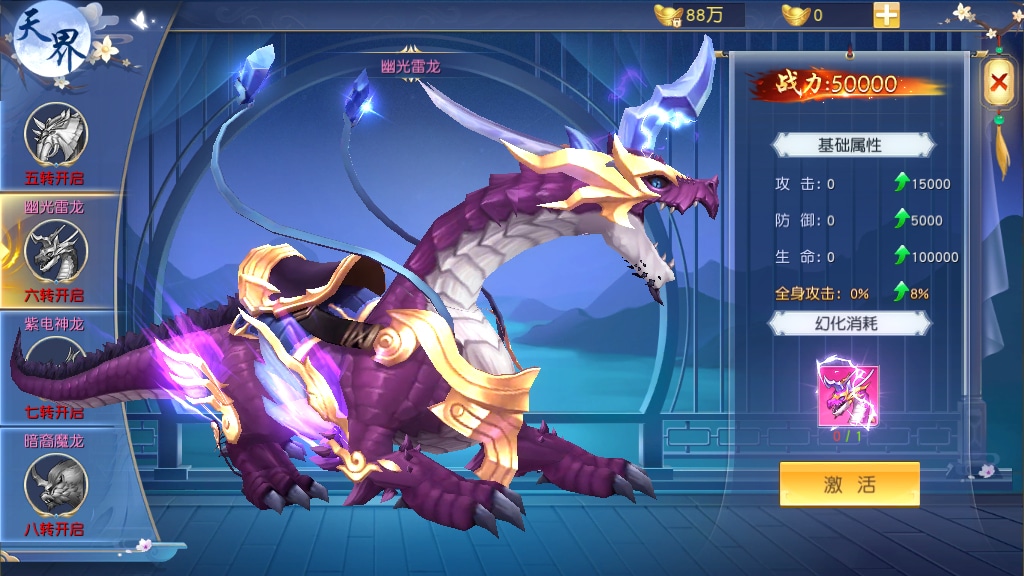Pick the 暗裔魔龙 dragon entry
This screenshot has width=1024, height=576.
pos(56,482)
